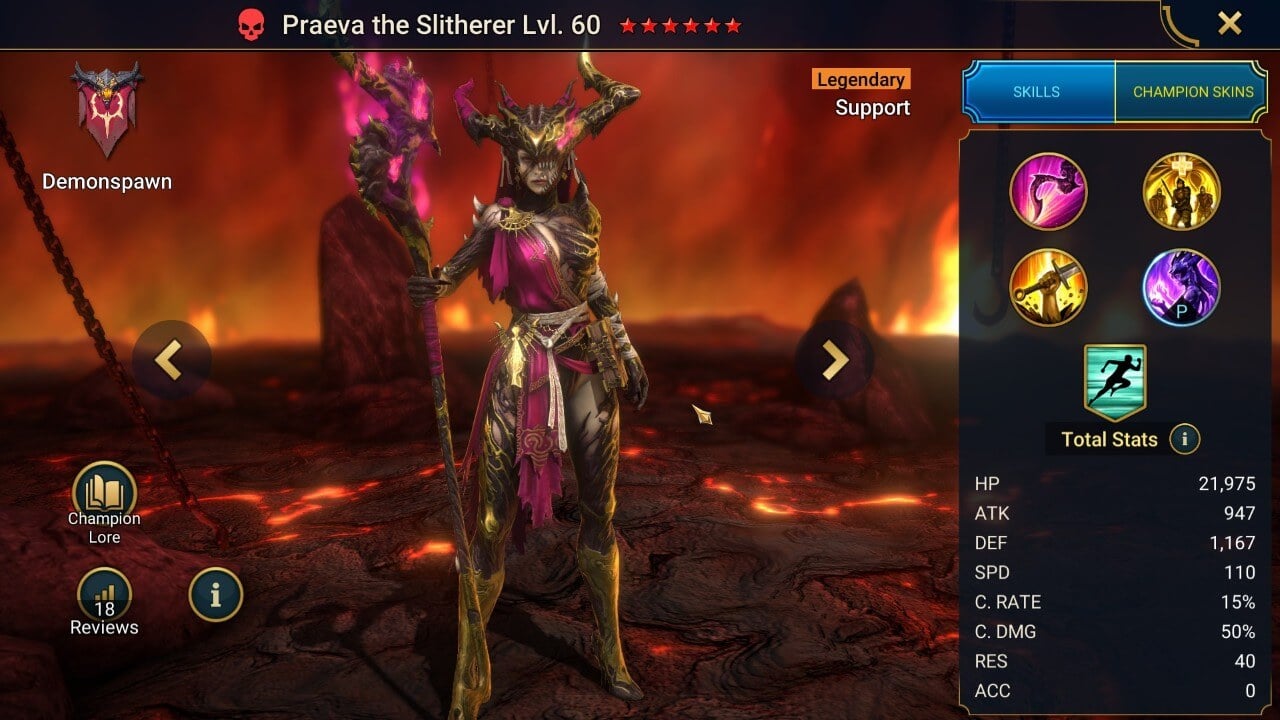This screenshot has height=720, width=1280.
Task: Go to the previous champion with left arrow
Action: pyautogui.click(x=170, y=358)
